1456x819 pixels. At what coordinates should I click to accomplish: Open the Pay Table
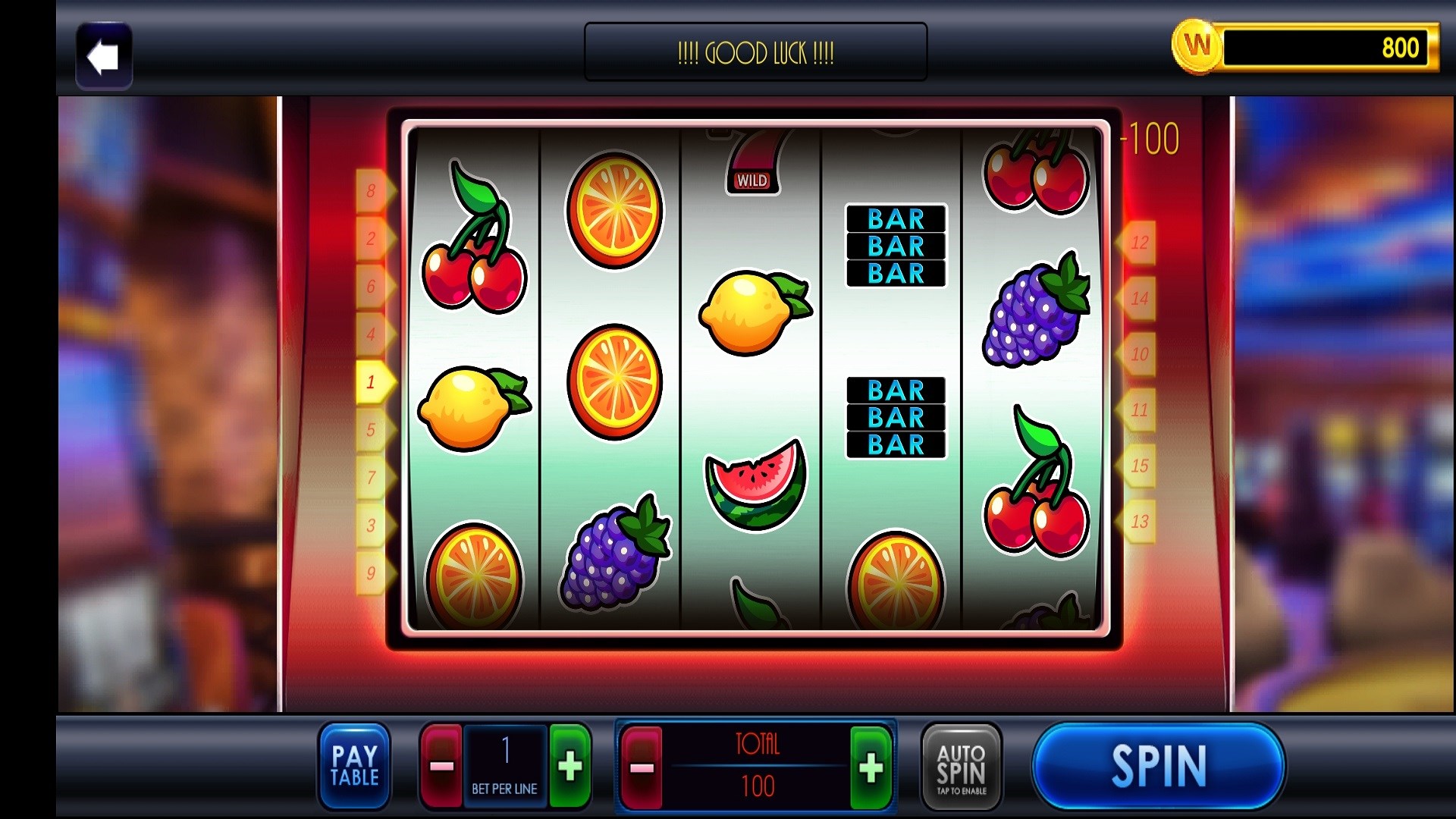click(353, 766)
